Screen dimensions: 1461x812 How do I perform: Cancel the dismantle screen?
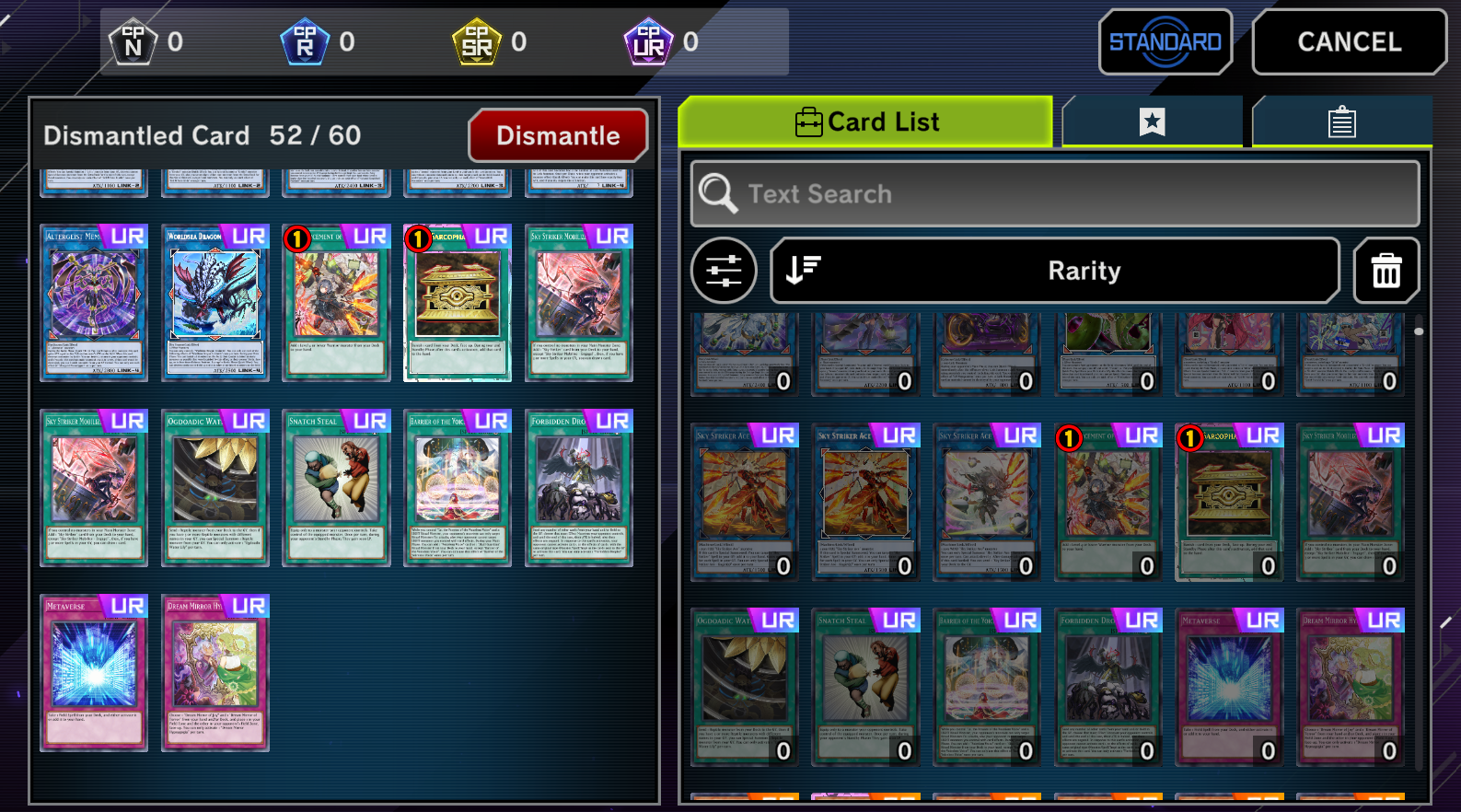(x=1349, y=42)
